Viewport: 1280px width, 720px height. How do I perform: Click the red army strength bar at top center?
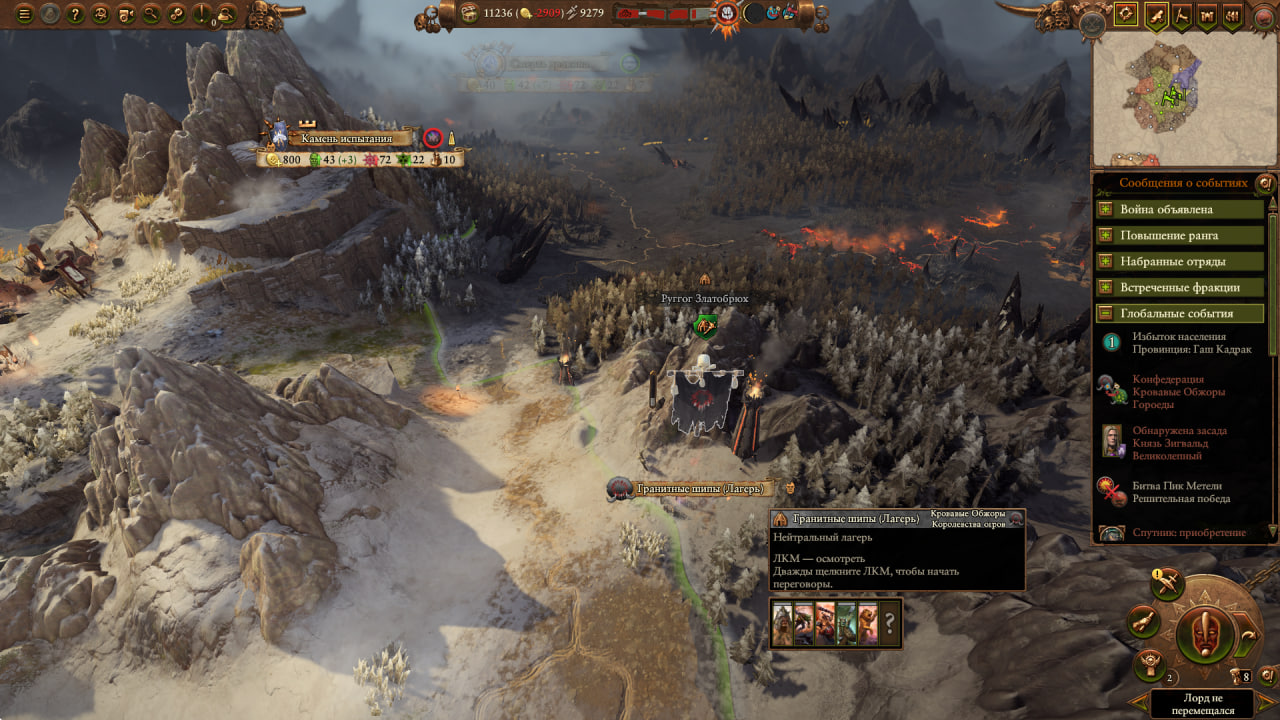click(655, 14)
